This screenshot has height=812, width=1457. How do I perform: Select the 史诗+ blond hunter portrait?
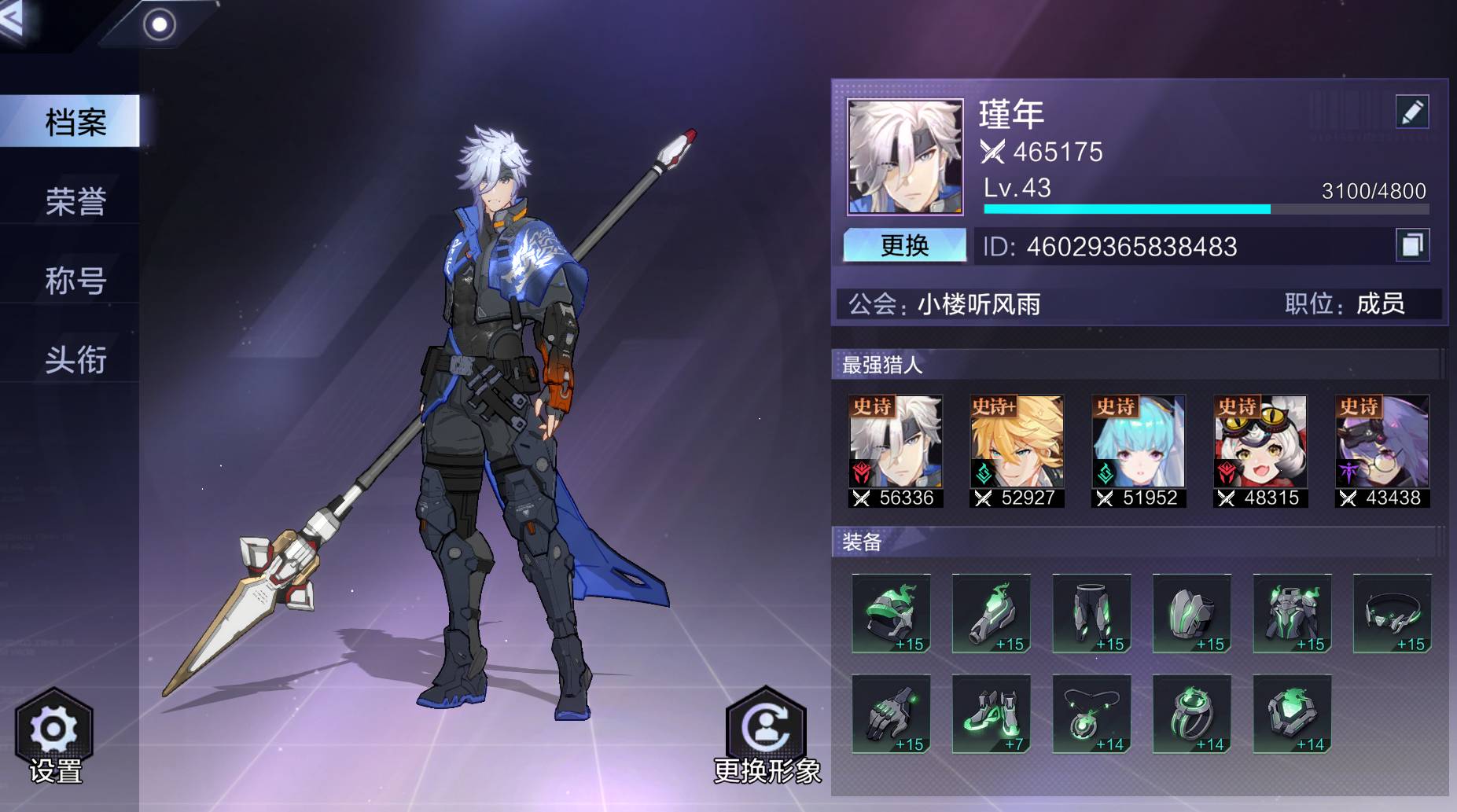click(1017, 450)
